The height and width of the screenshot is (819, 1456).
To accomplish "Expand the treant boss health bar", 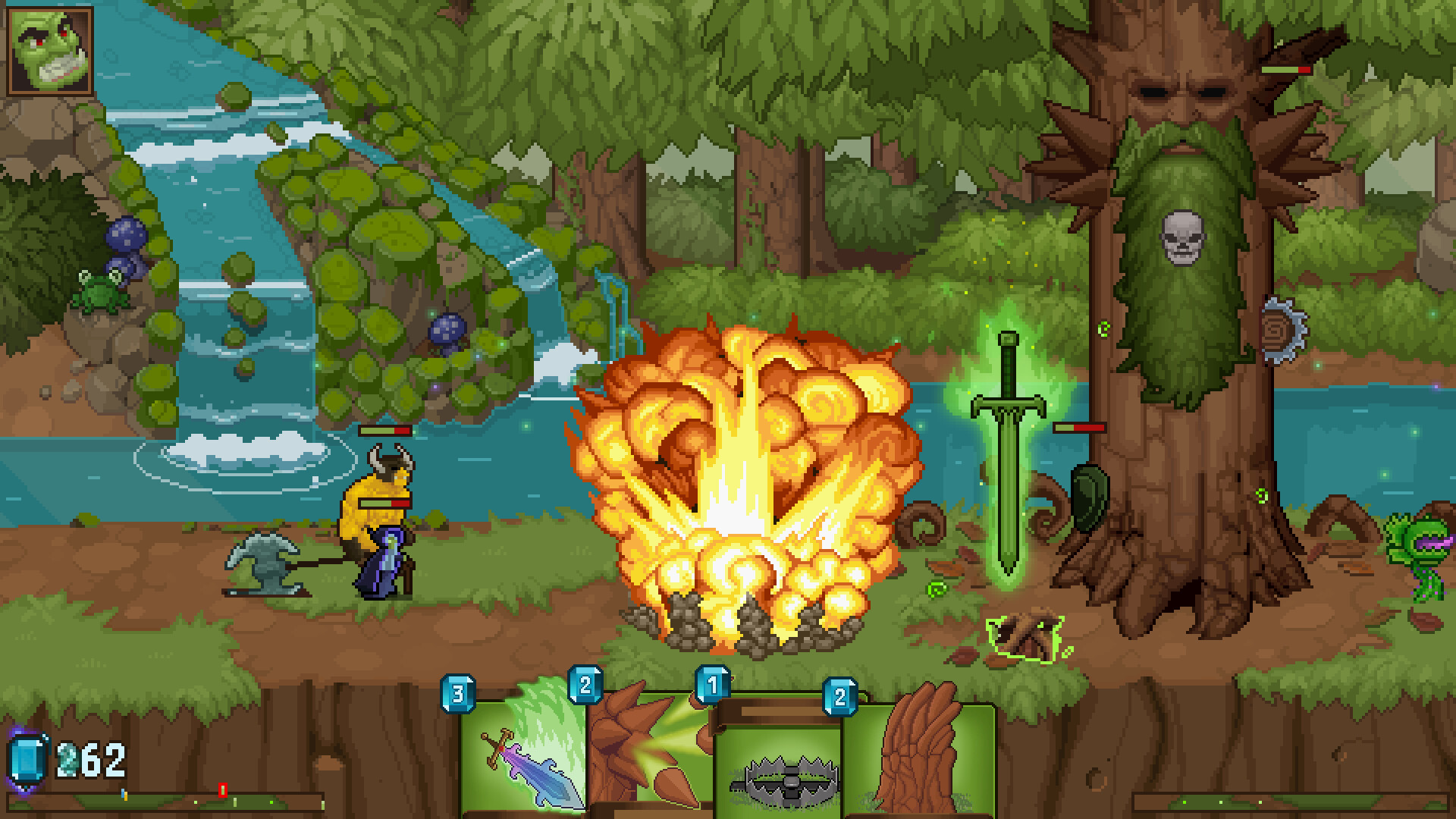I will click(x=1285, y=70).
